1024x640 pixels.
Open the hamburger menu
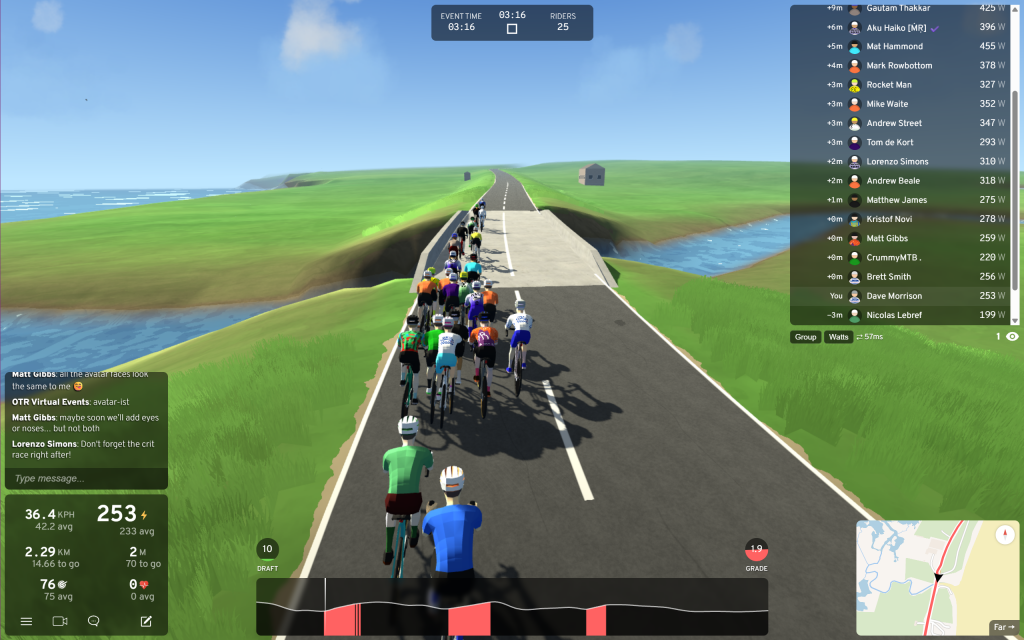[27, 621]
